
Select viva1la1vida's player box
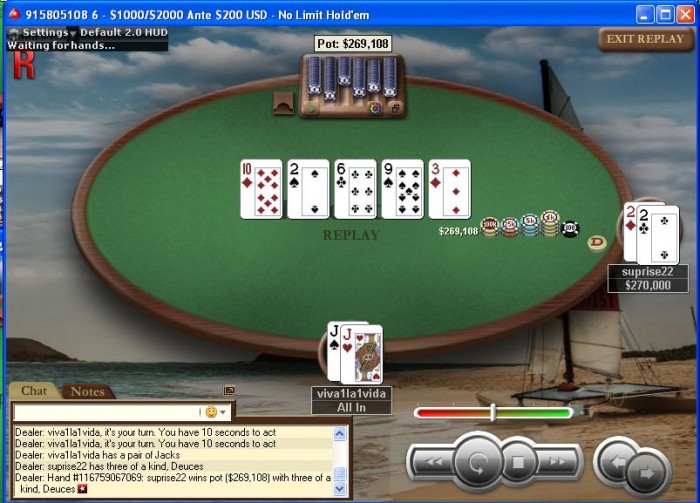(351, 401)
